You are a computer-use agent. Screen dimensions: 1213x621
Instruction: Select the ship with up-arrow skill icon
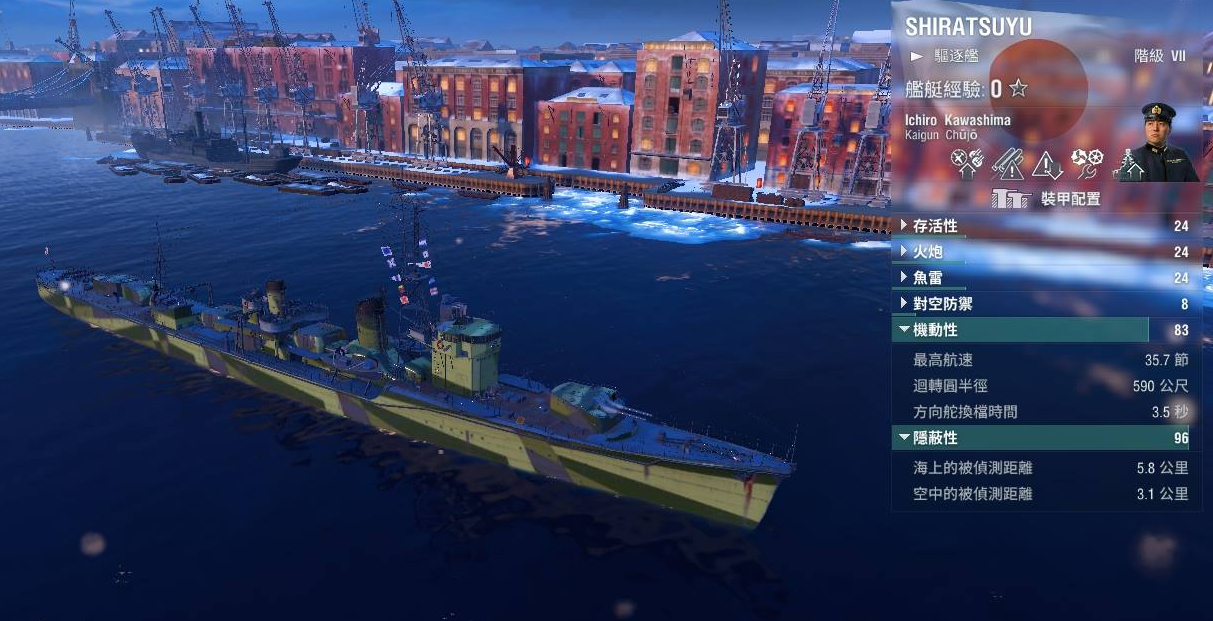(x=1128, y=163)
